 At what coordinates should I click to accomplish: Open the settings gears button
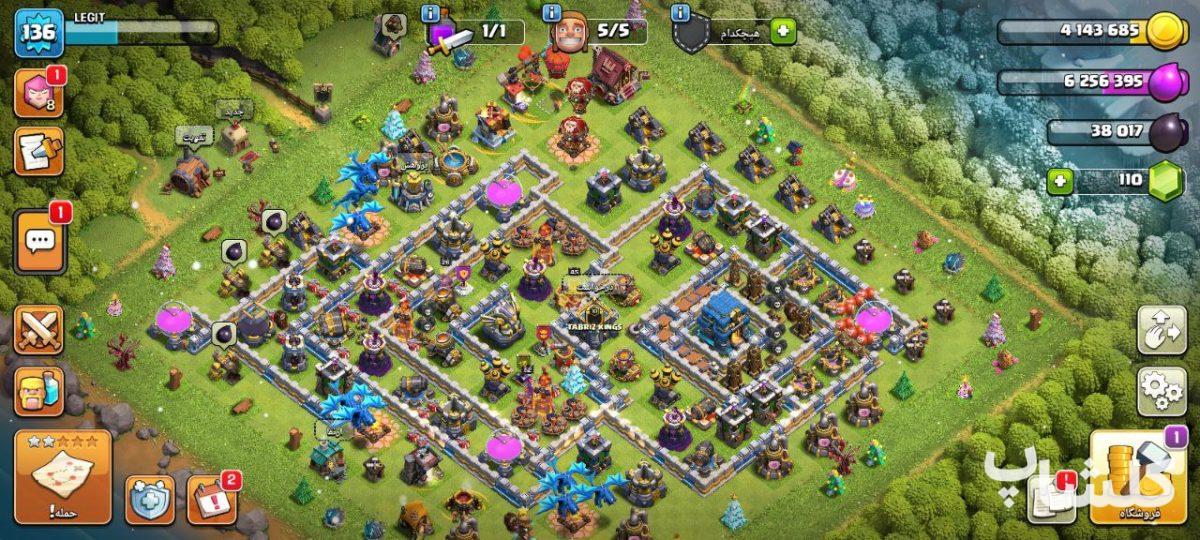[x=1161, y=391]
